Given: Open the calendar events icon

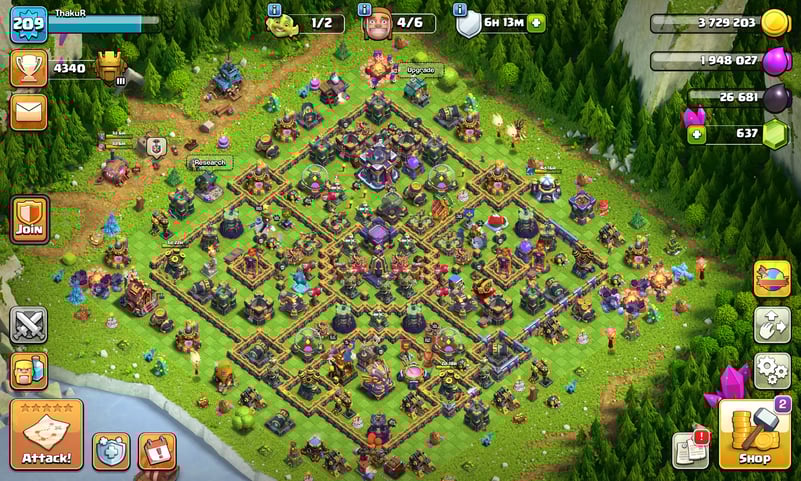Looking at the screenshot, I should point(156,451).
